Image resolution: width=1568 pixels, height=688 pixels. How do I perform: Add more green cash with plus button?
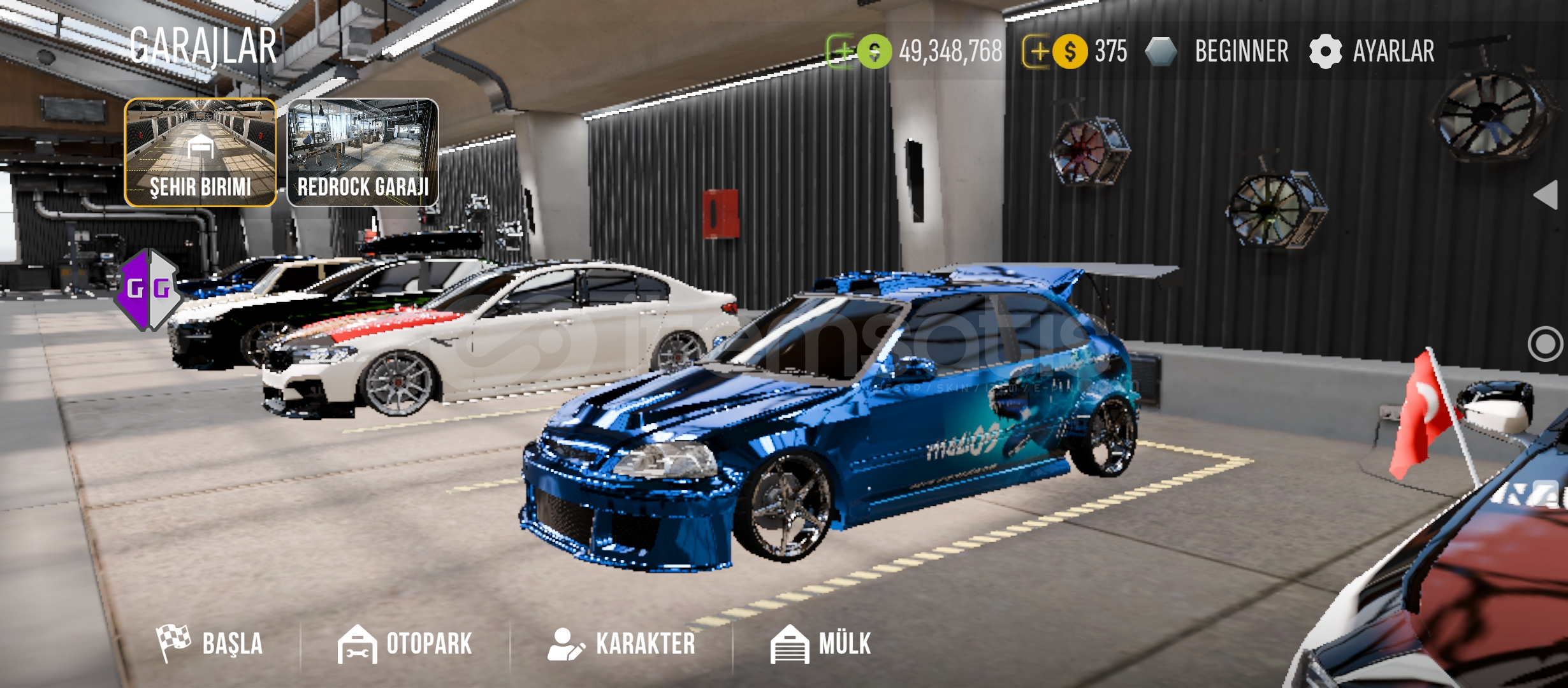842,51
